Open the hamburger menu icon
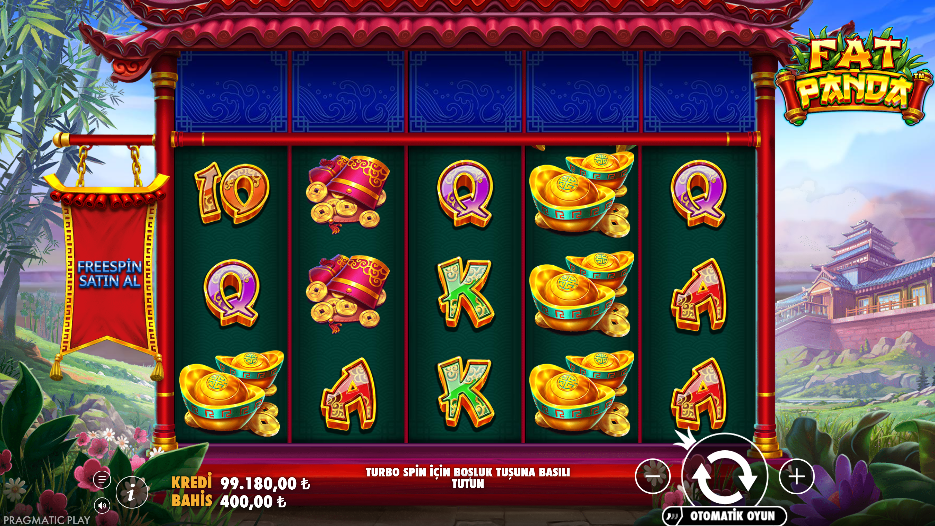 click(102, 479)
